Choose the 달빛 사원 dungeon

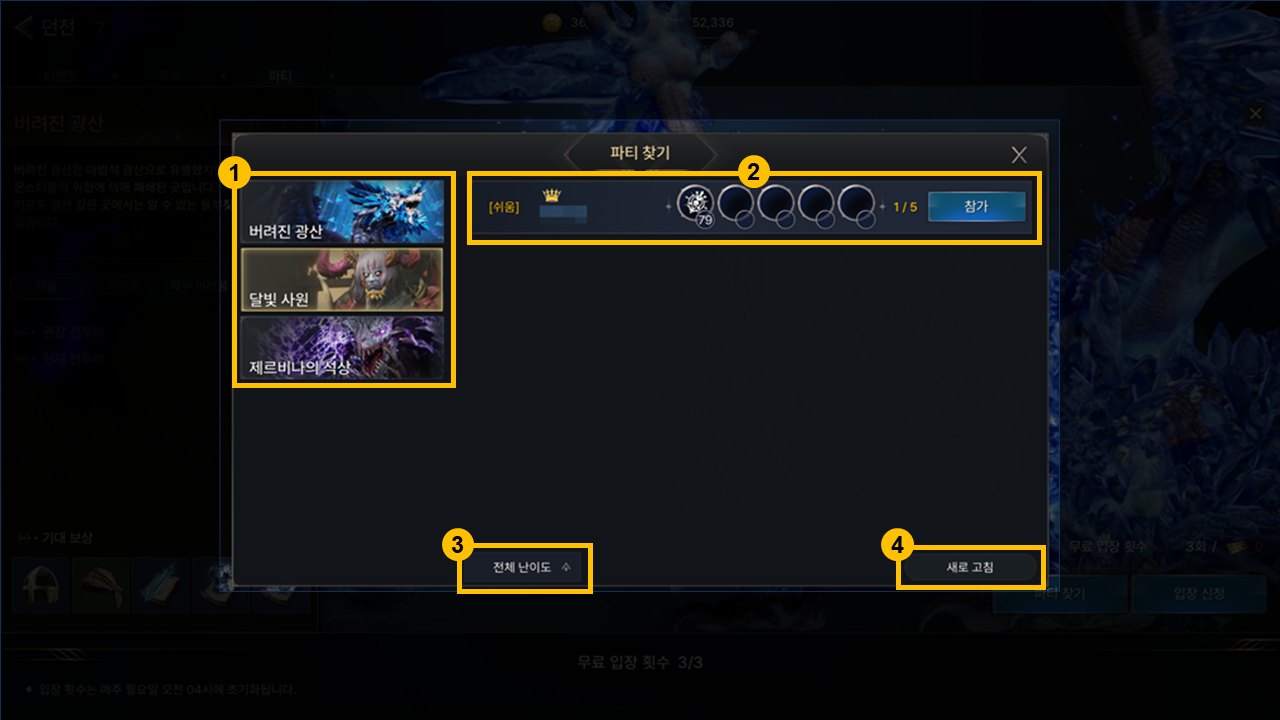[x=343, y=280]
